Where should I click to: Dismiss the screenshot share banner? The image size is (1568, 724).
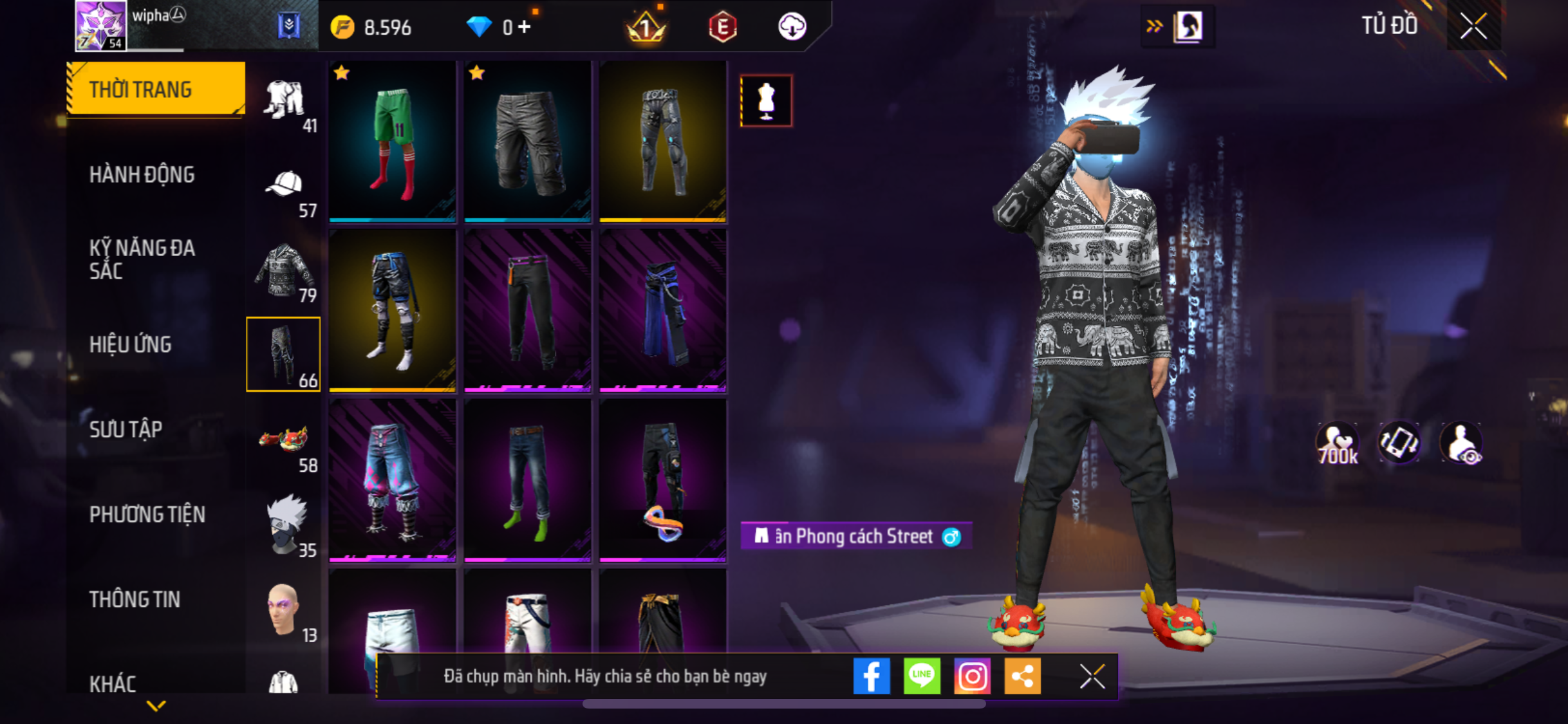[1092, 676]
